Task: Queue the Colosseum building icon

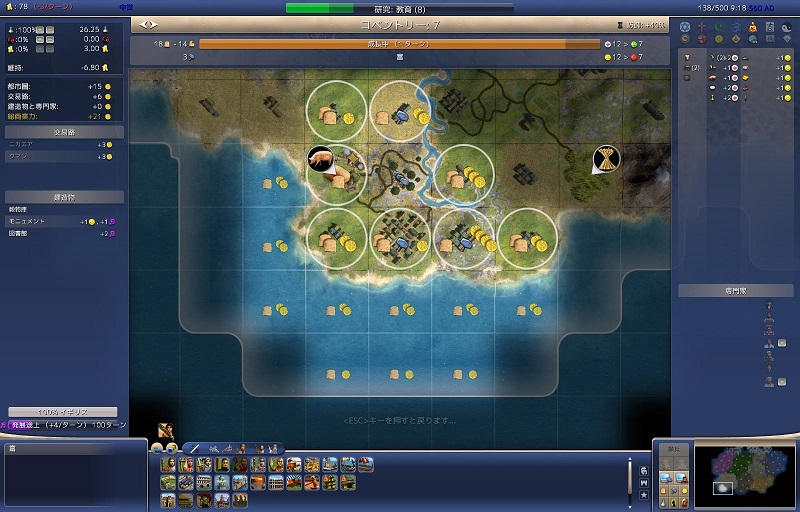Action: click(204, 482)
